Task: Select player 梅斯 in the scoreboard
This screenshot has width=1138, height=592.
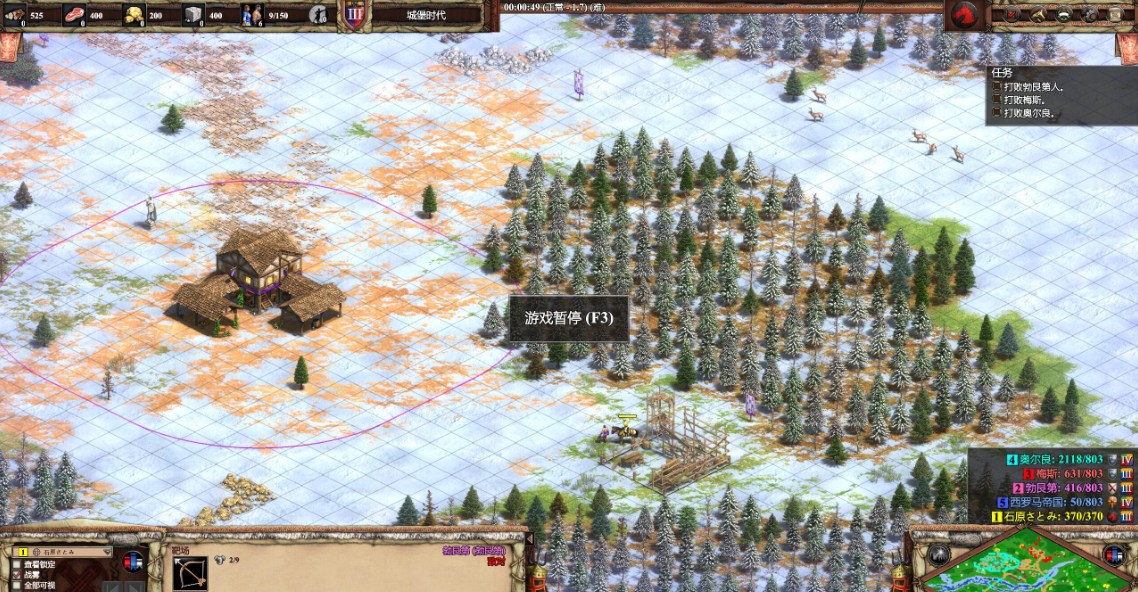Action: [1062, 473]
